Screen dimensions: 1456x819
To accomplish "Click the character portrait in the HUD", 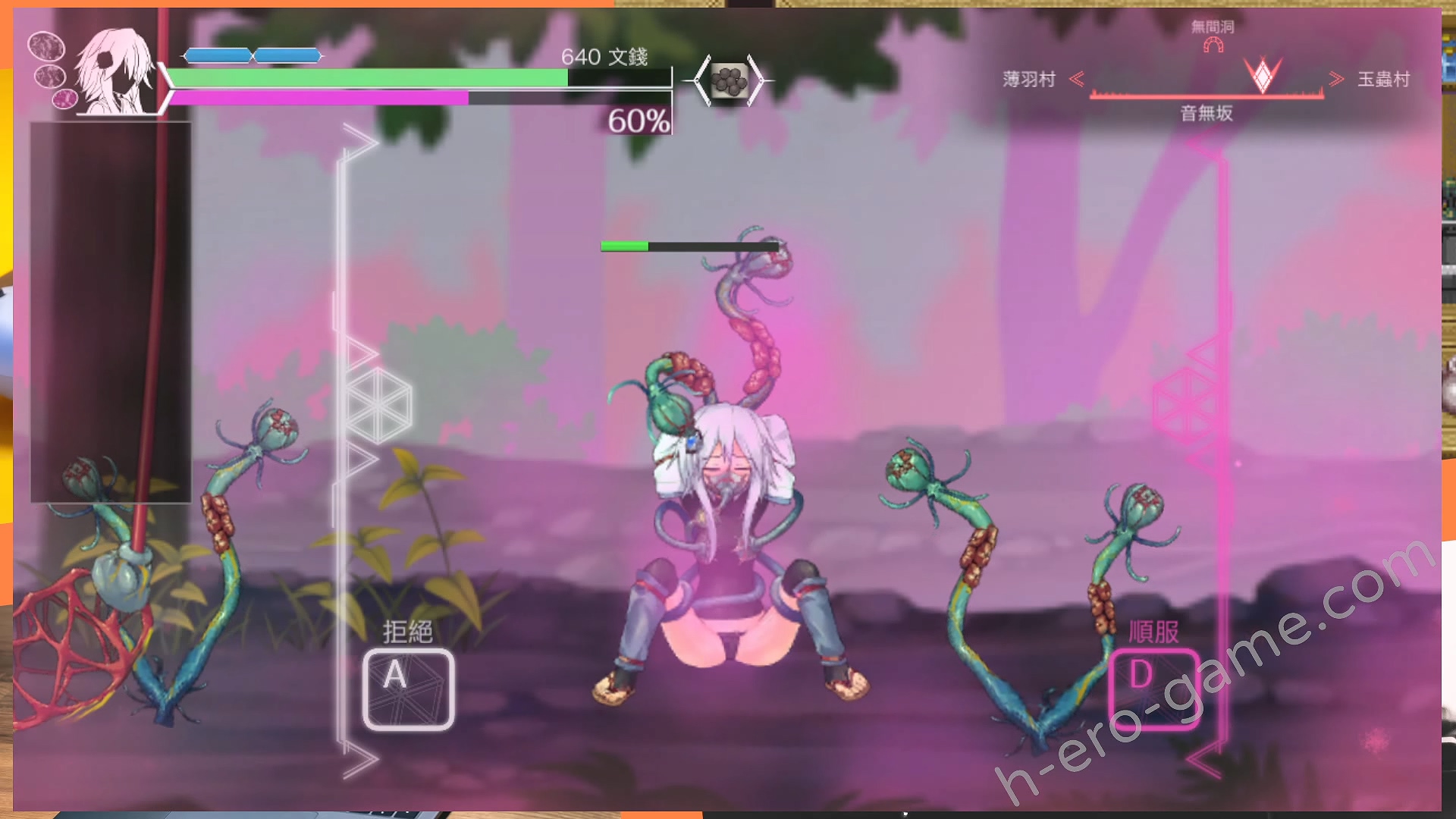I will [115, 72].
